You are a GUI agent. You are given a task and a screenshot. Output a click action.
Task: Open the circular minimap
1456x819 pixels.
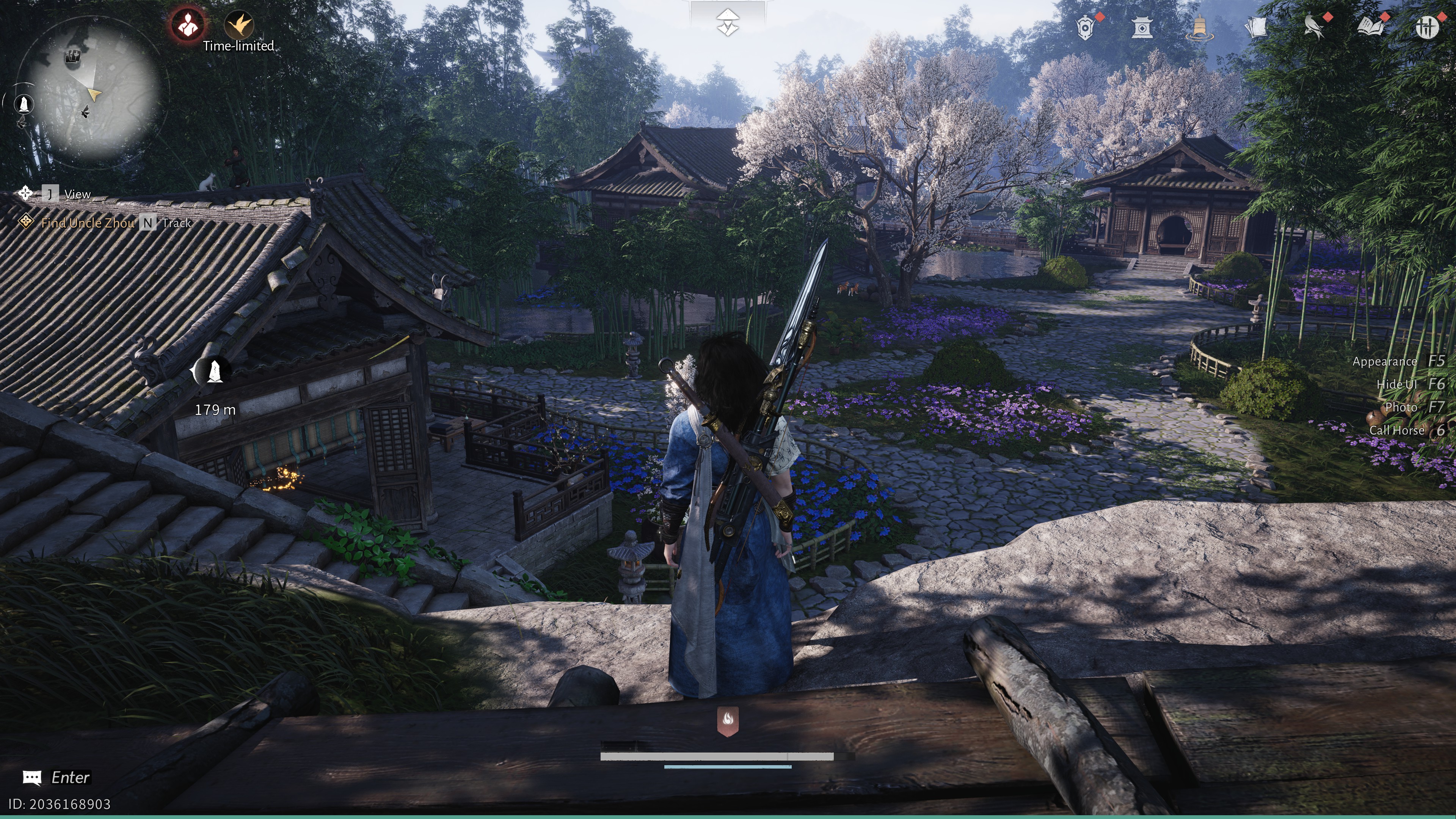tap(93, 93)
